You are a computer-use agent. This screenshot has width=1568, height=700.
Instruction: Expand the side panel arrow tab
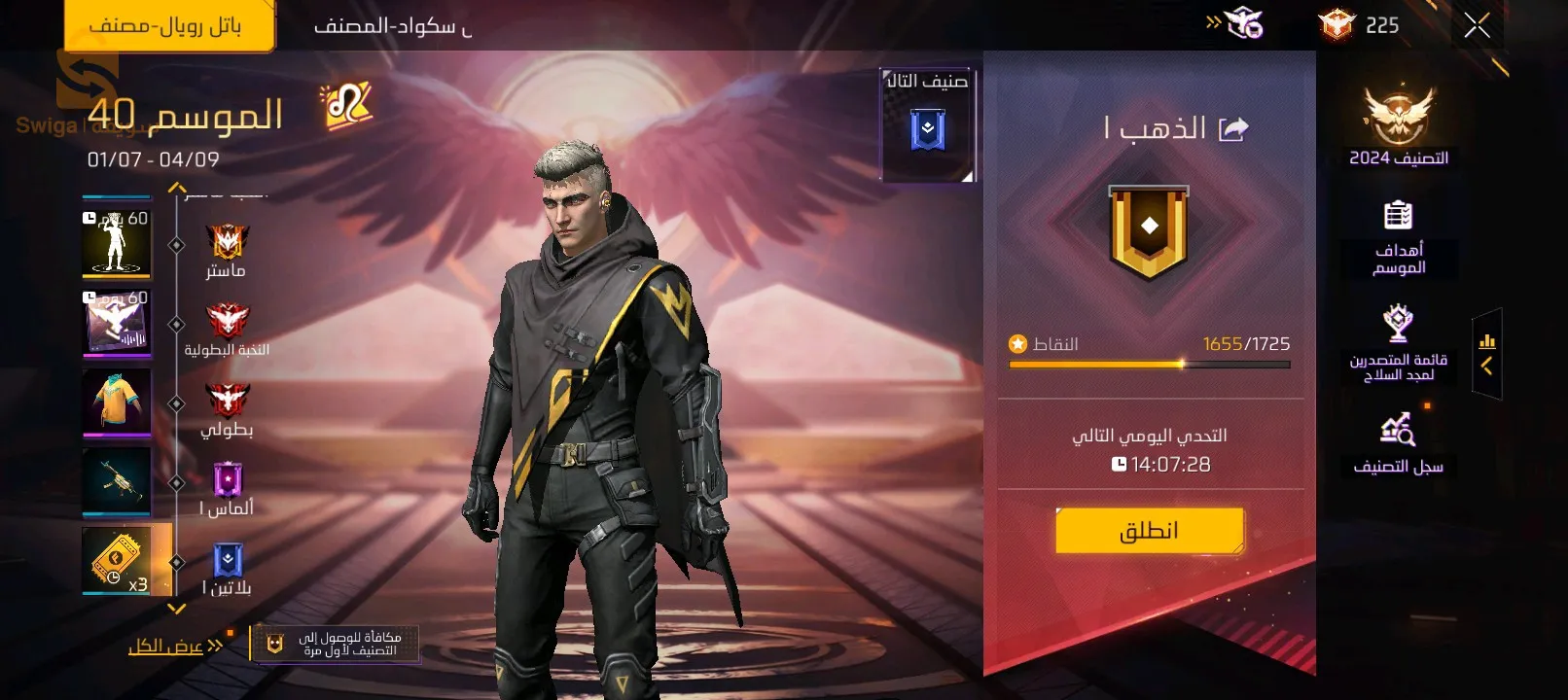coord(1486,354)
